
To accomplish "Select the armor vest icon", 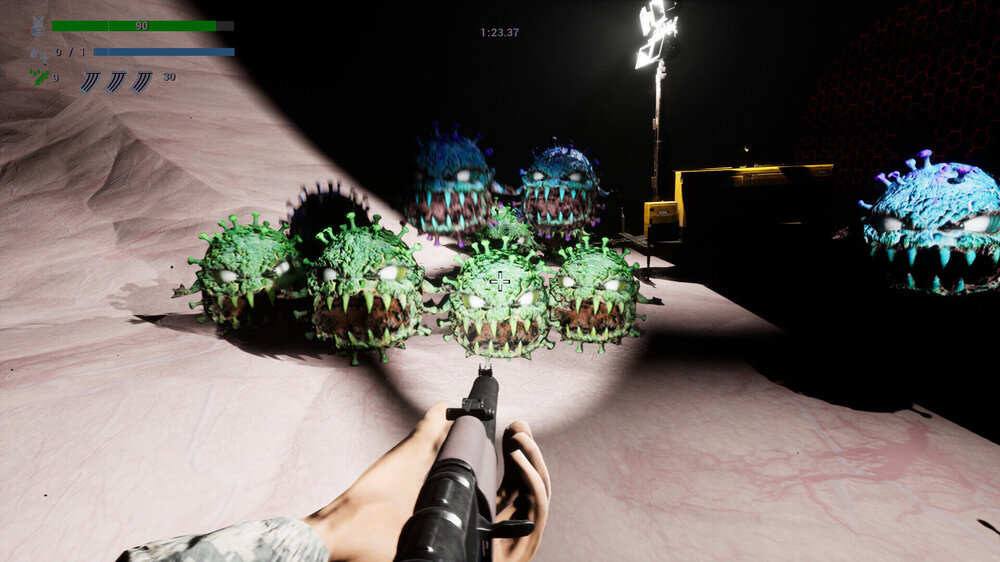I will 39,27.
